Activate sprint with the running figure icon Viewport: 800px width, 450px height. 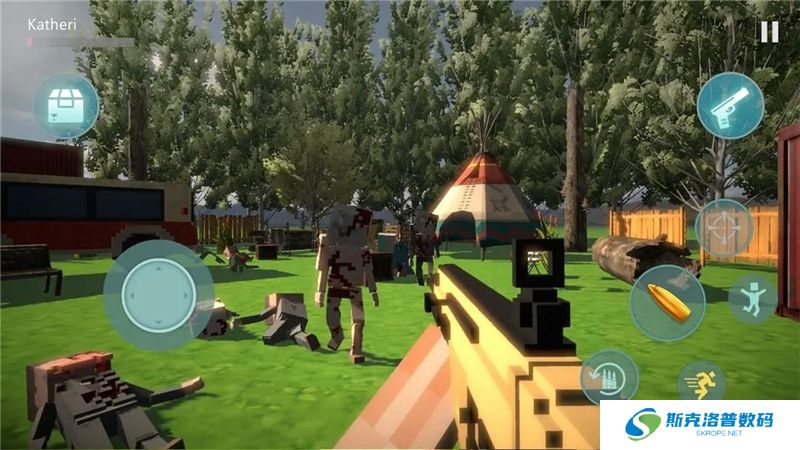coord(703,384)
